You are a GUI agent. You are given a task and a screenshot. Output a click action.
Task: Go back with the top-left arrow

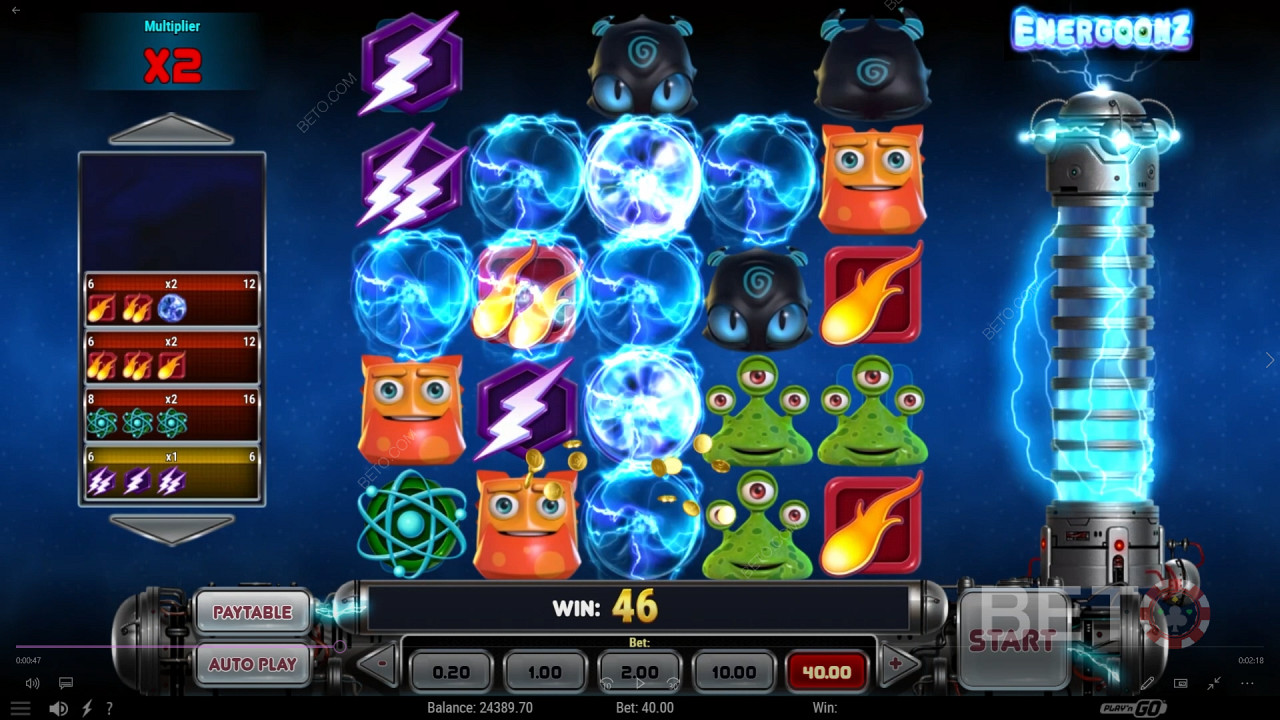click(15, 10)
